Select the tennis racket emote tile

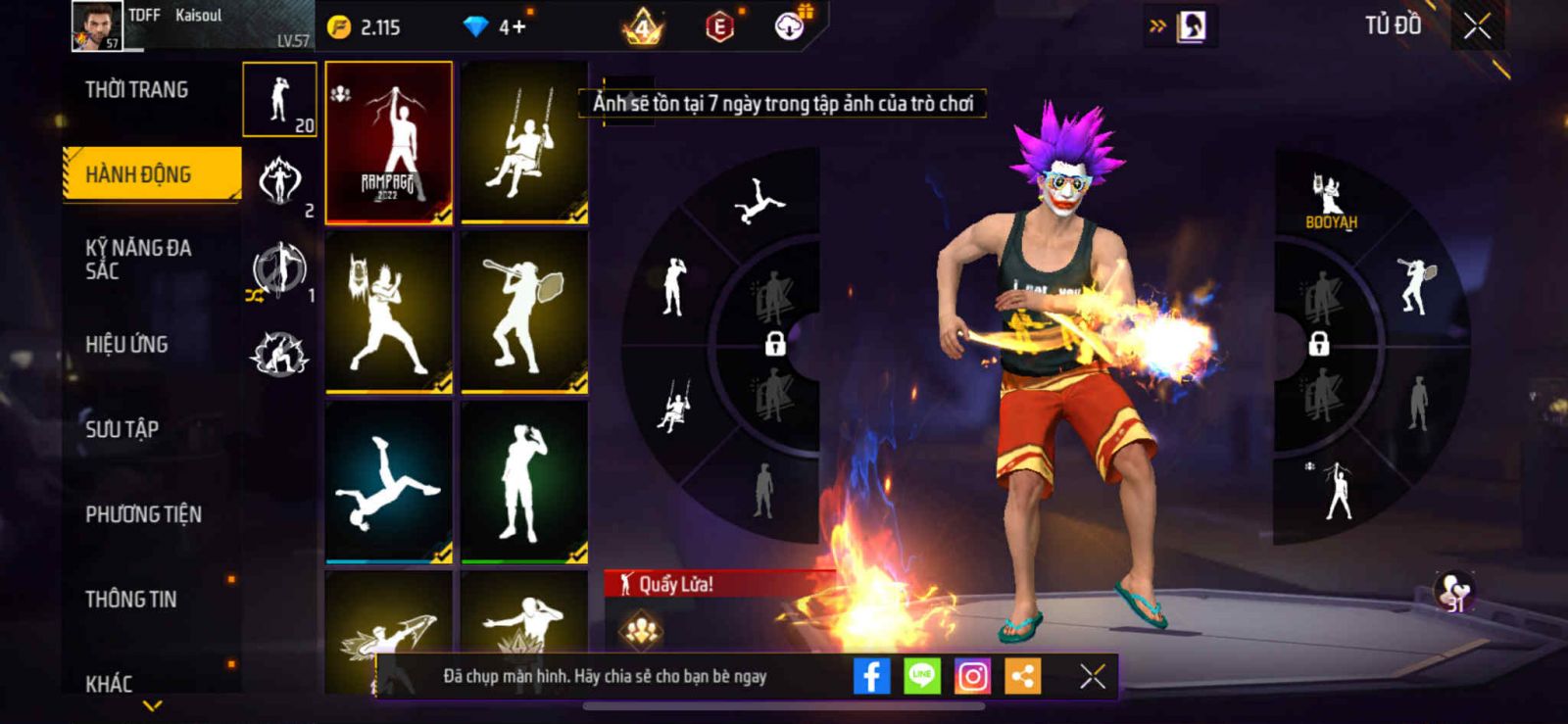(x=524, y=313)
